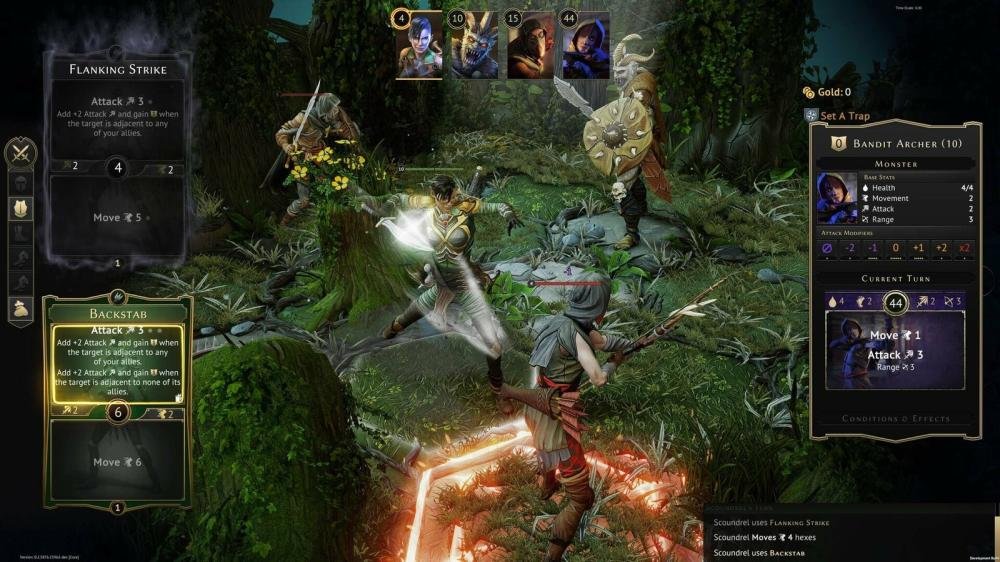The height and width of the screenshot is (562, 1000).
Task: Select the null attack modifier icon
Action: pyautogui.click(x=827, y=248)
